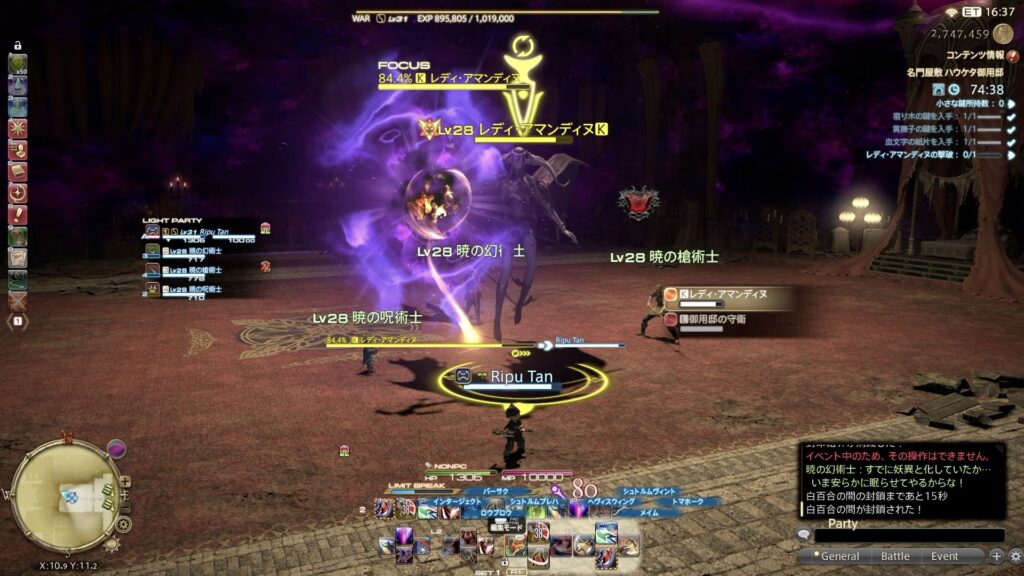Click the chat text input field
1024x576 pixels.
[x=908, y=536]
